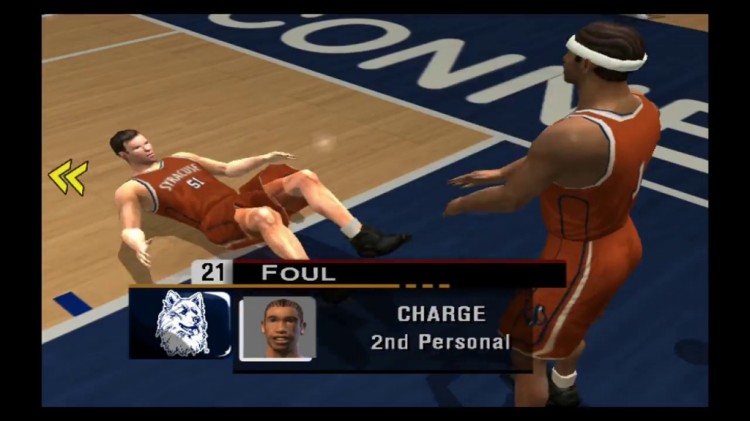Select the fouling player's portrait
750x421 pixels.
(x=277, y=328)
